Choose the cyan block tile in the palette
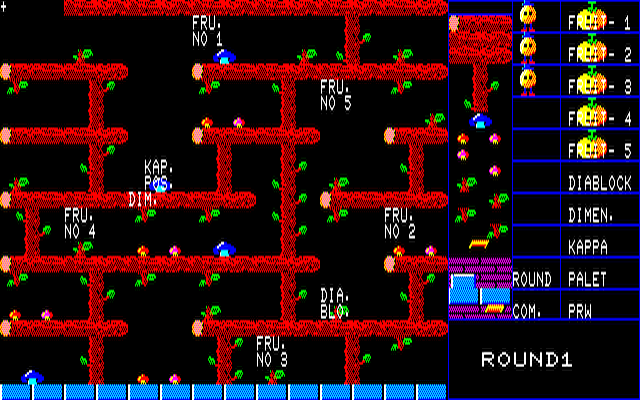The height and width of the screenshot is (400, 640). click(464, 288)
